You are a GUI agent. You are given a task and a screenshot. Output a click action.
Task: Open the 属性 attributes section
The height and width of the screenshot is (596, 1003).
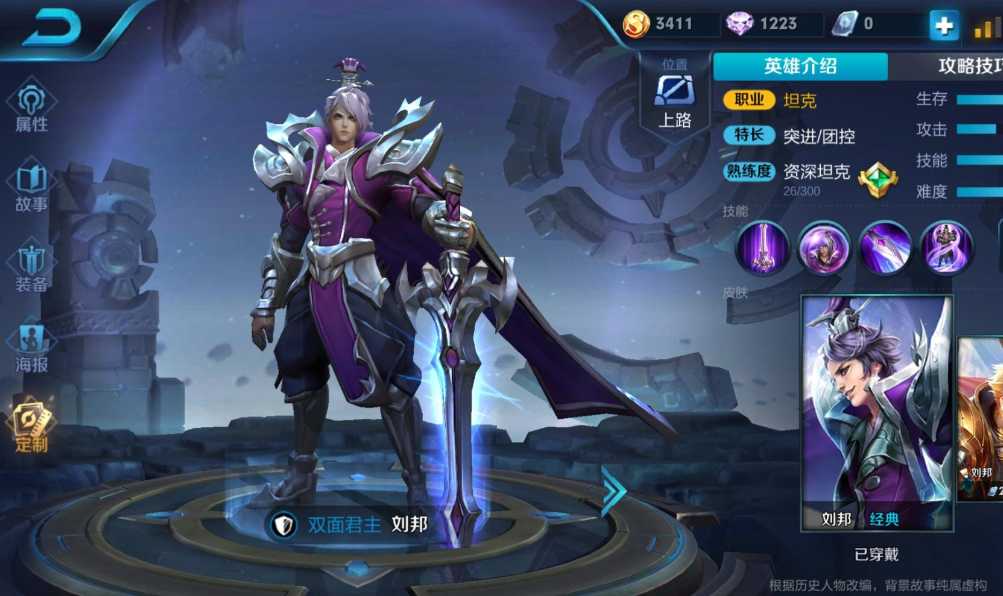[31, 108]
